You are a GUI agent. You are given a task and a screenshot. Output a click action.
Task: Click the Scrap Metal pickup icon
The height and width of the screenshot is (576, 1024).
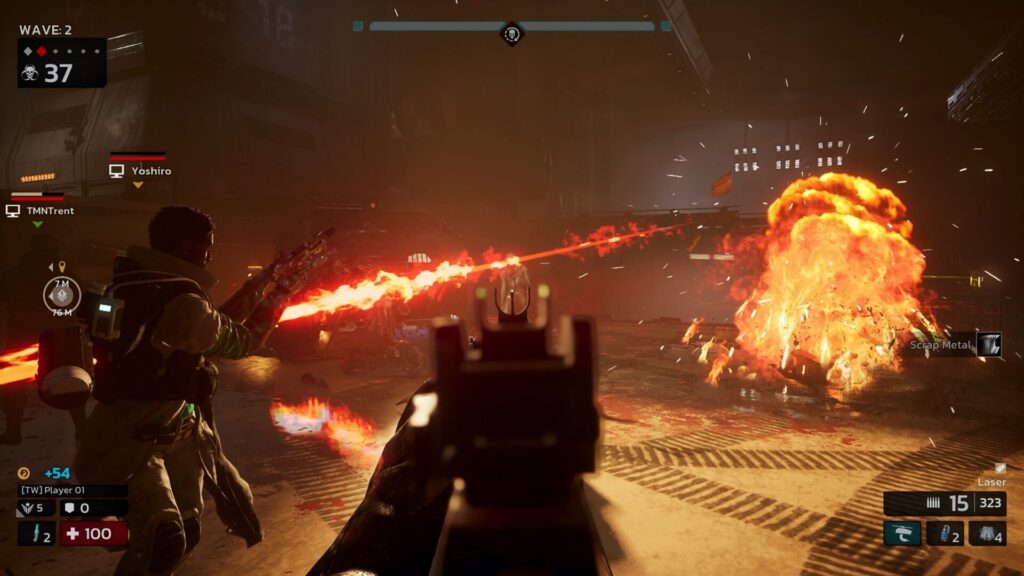pyautogui.click(x=989, y=345)
